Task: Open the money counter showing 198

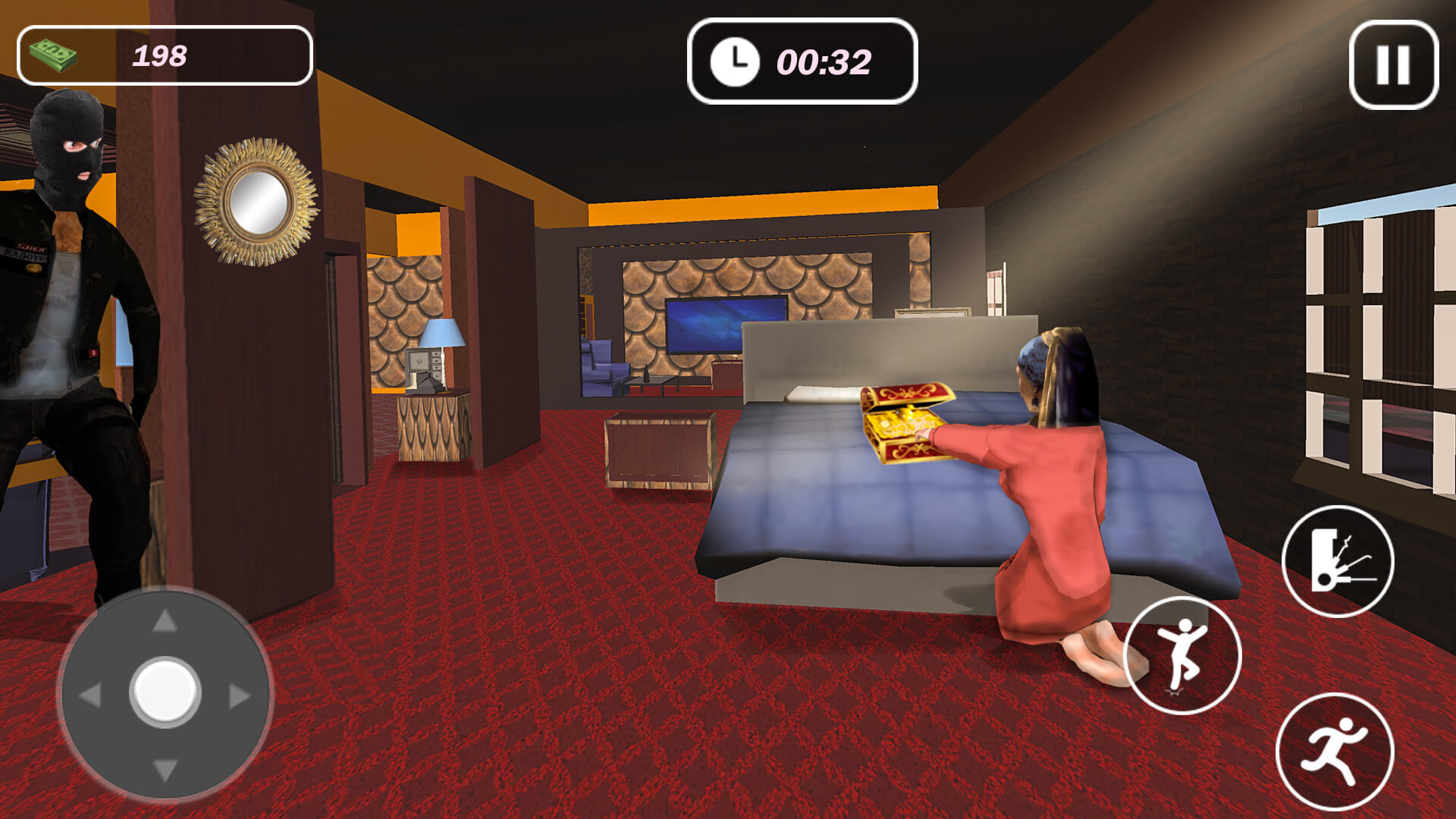Action: click(x=162, y=53)
